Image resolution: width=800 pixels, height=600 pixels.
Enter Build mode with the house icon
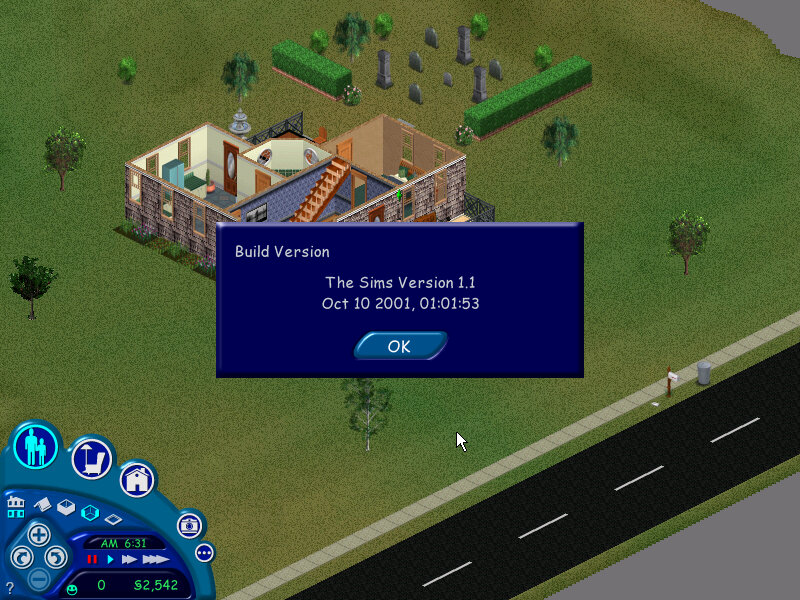pyautogui.click(x=136, y=479)
